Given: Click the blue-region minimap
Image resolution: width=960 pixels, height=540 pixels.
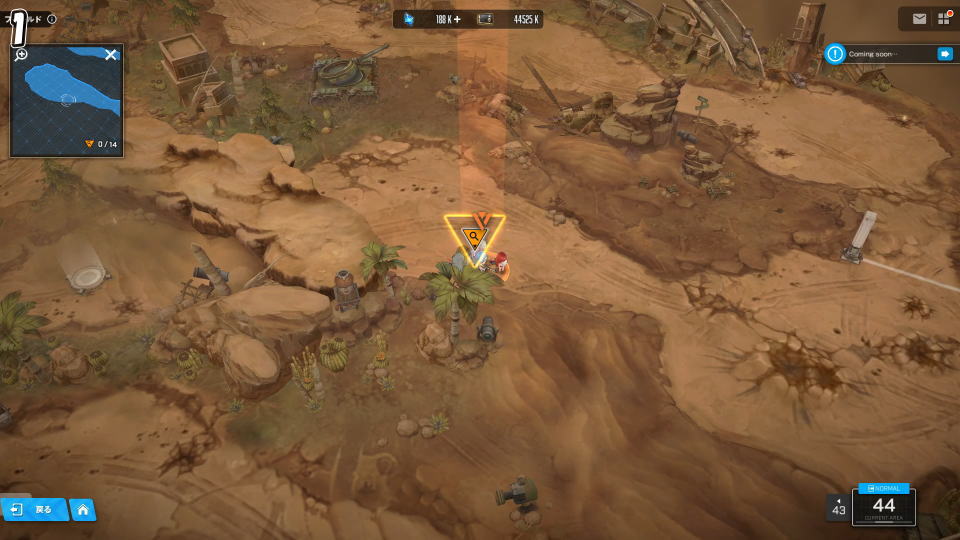Looking at the screenshot, I should pyautogui.click(x=66, y=100).
